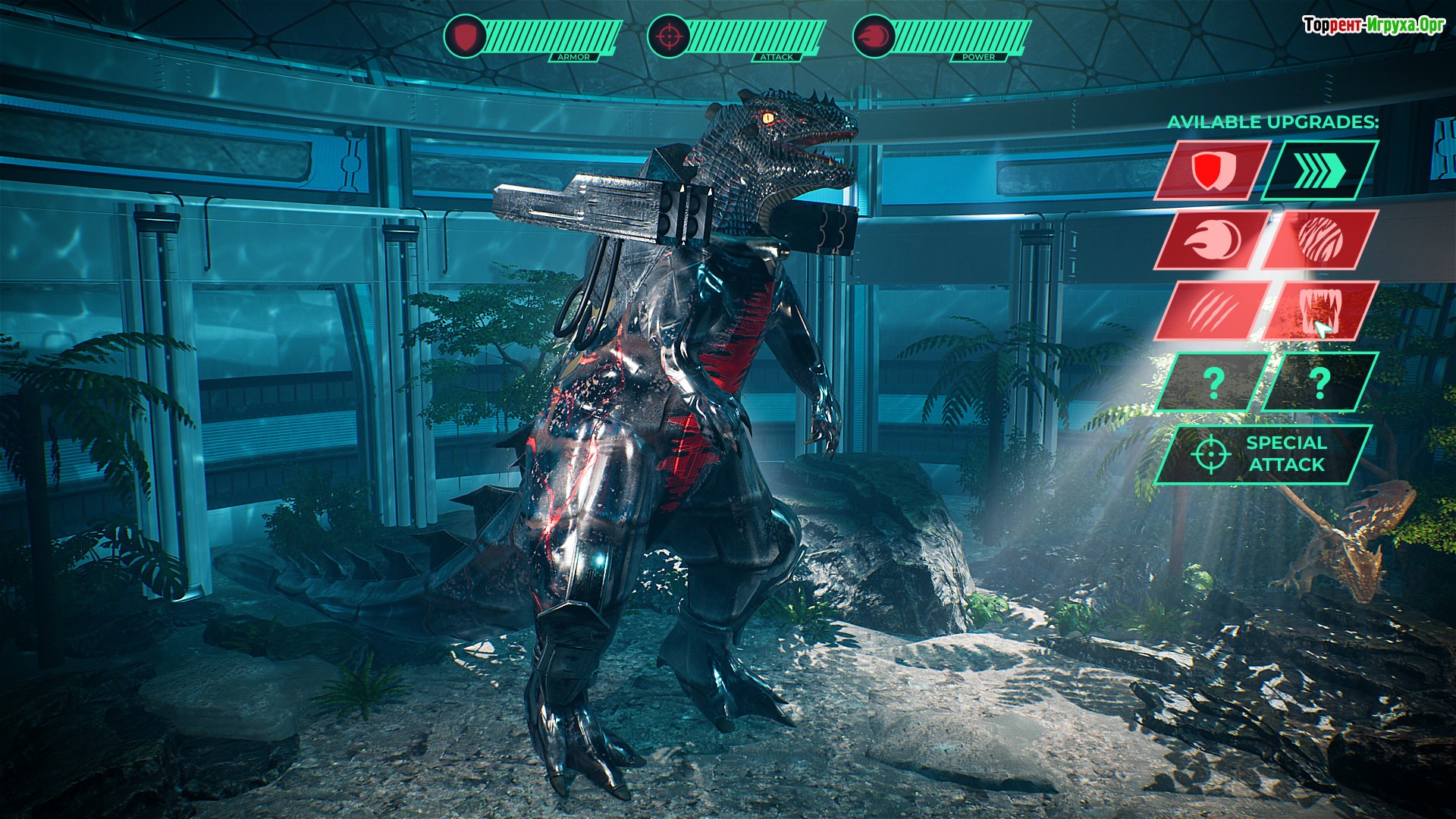Choose the claw slash upgrade

pyautogui.click(x=1212, y=311)
